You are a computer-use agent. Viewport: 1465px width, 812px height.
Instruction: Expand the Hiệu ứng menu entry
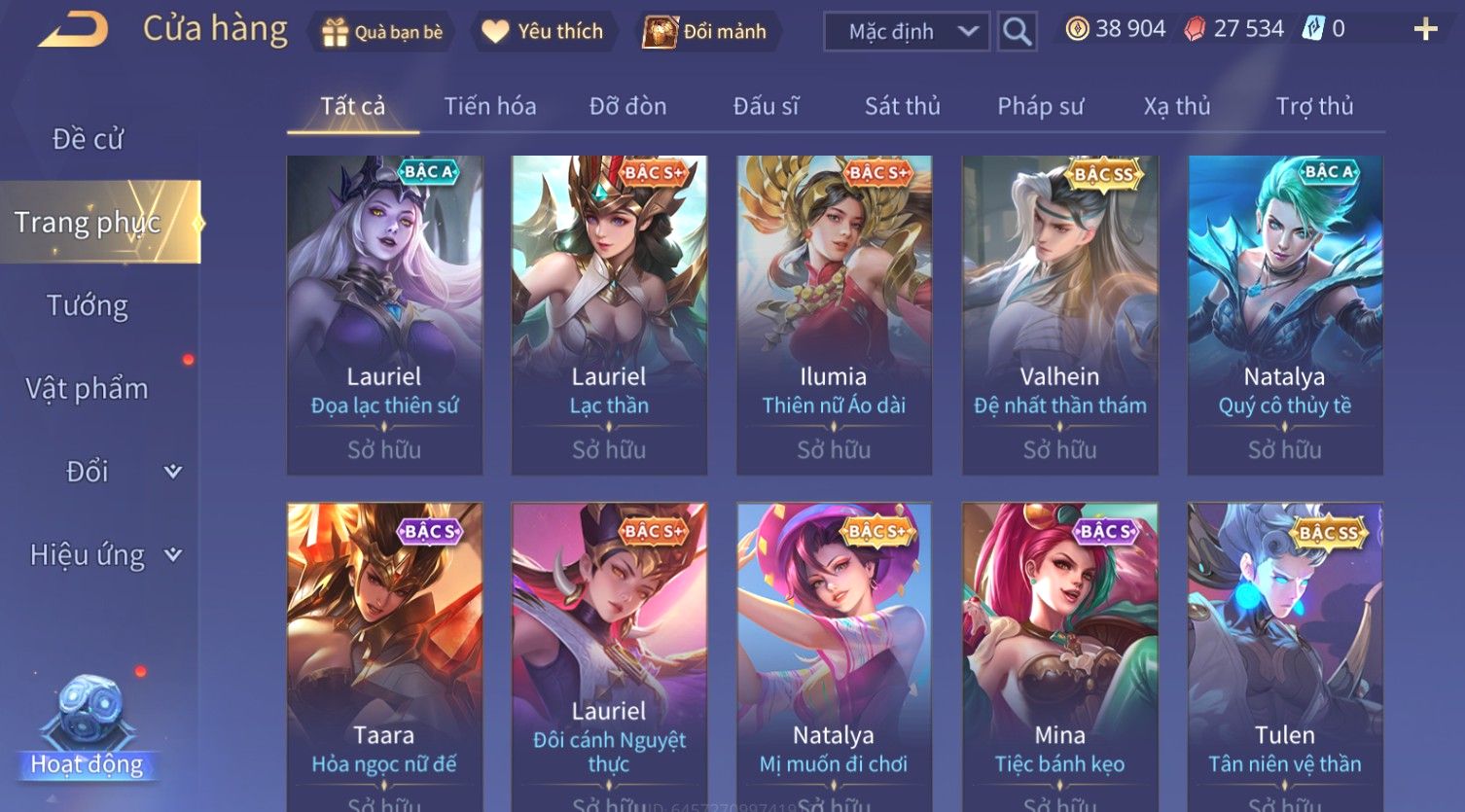point(102,555)
